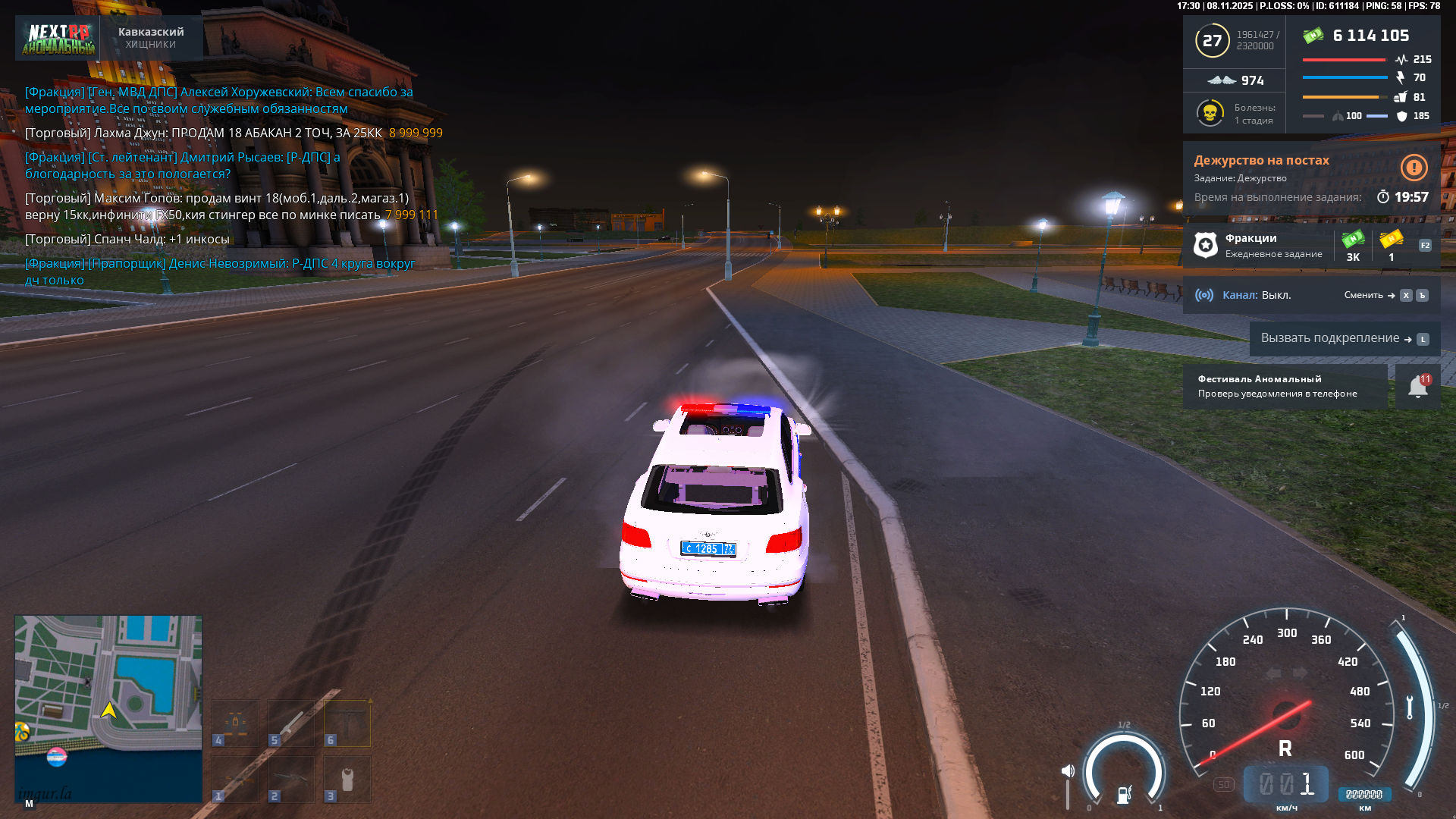Screen dimensions: 1456x819
Task: Select the police baton slot
Action: coord(291,723)
